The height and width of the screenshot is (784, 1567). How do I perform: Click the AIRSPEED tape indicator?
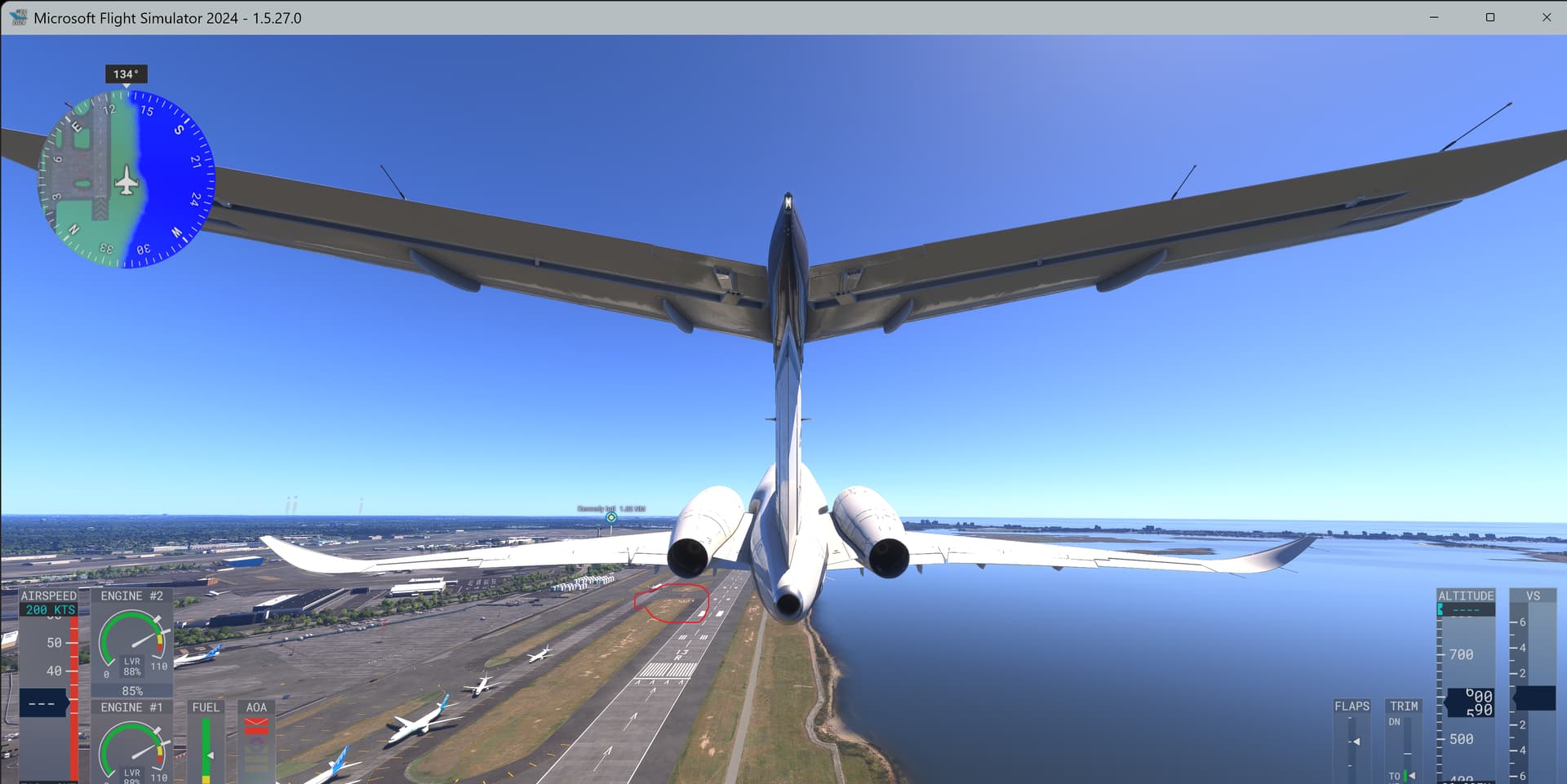47,693
